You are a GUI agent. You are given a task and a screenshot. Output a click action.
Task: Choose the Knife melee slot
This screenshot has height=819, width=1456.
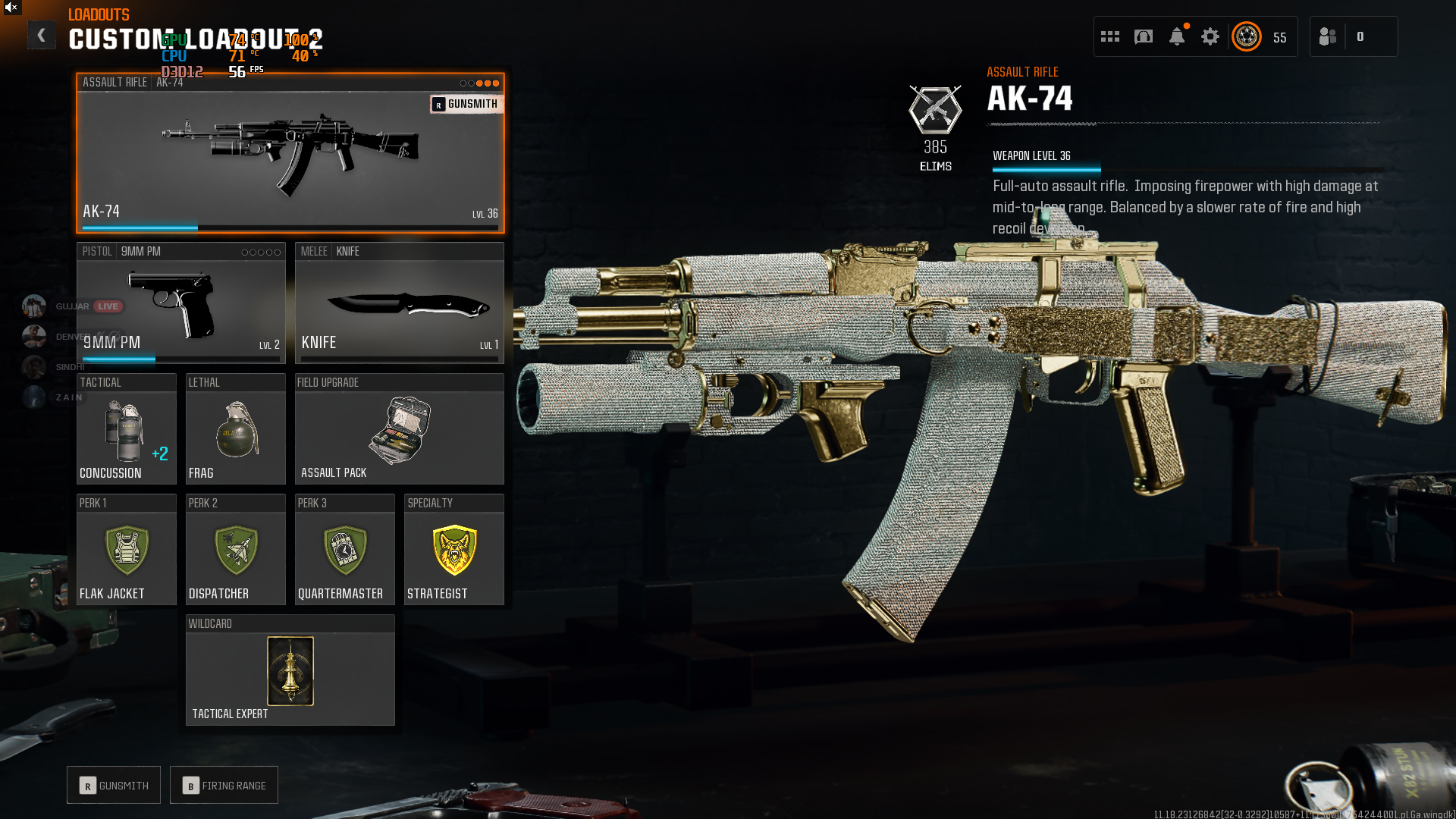399,303
